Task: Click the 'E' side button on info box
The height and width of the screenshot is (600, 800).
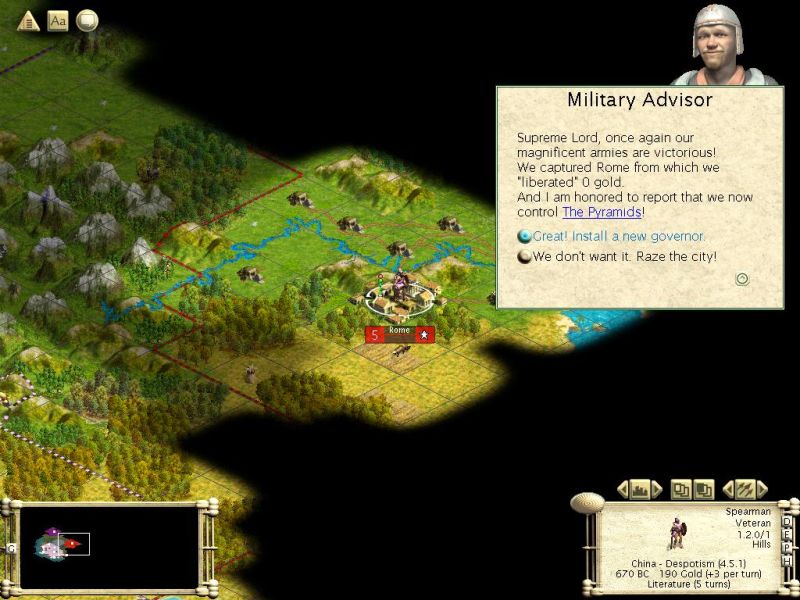Action: point(786,534)
